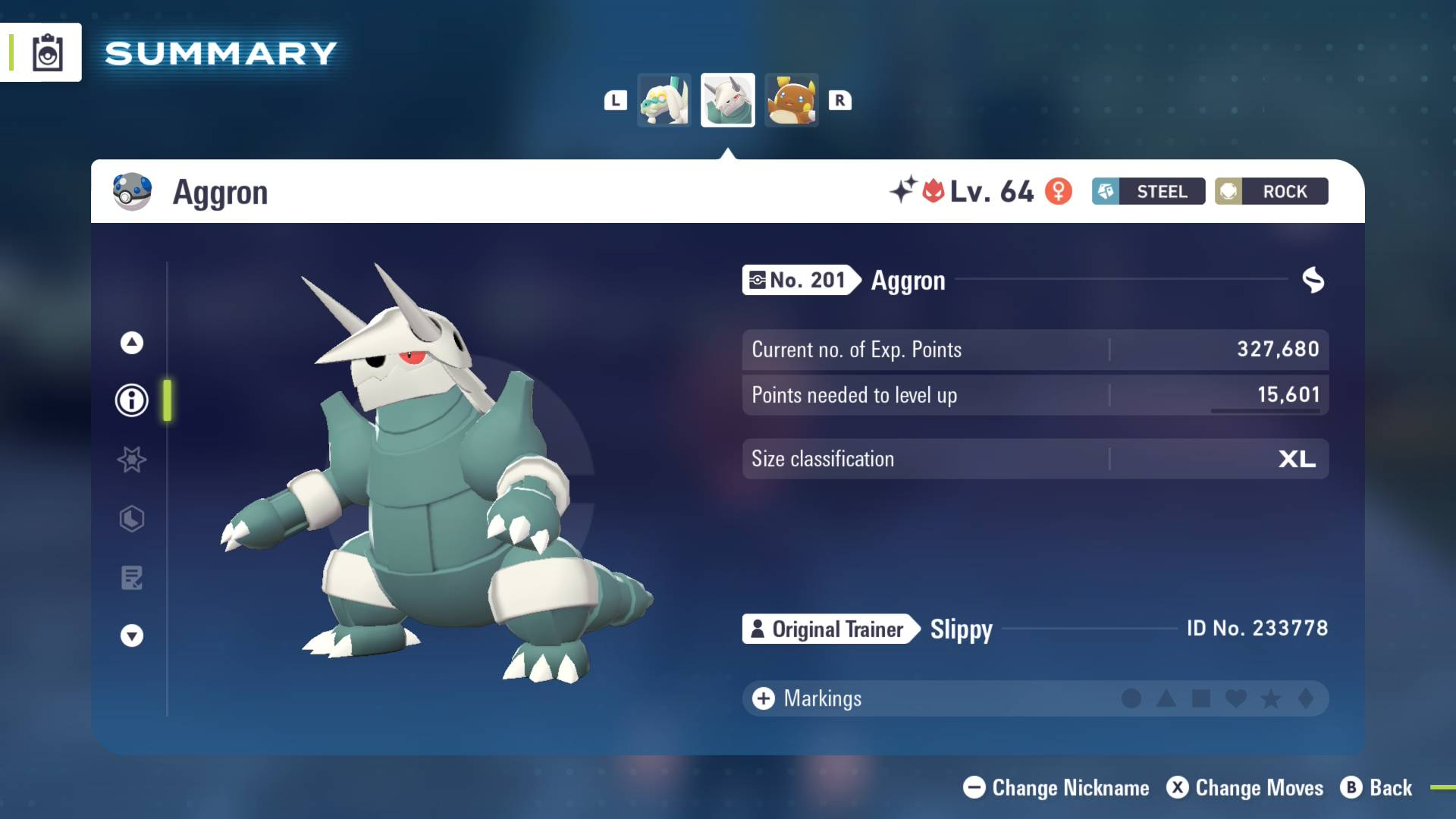Select the Aggron party thumbnail
Screen dimensions: 1456x819
(728, 100)
